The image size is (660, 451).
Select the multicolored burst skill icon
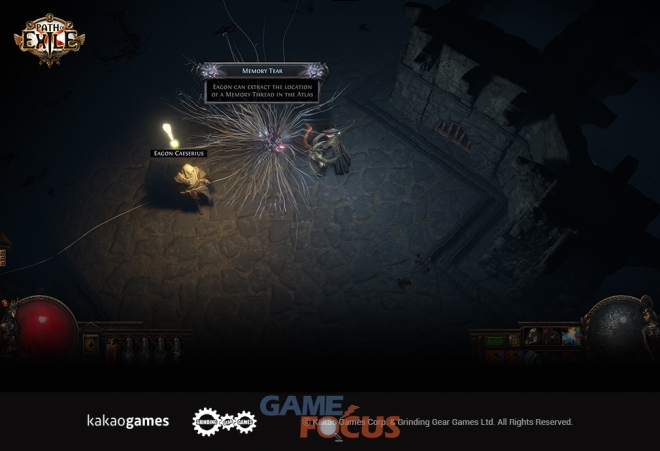570,336
